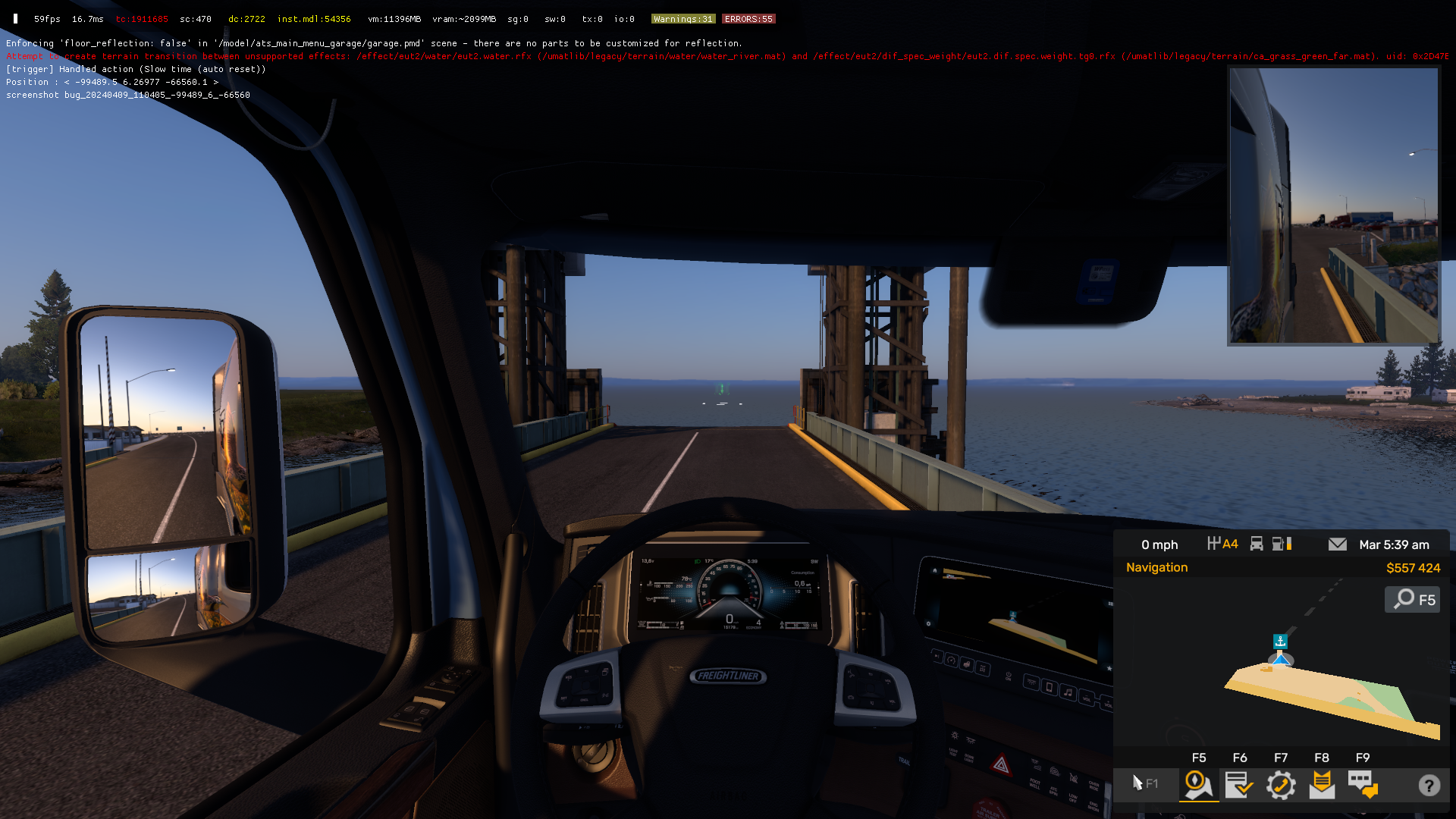Image resolution: width=1456 pixels, height=819 pixels.
Task: Open the mail panel using the F8 icon
Action: pos(1322,786)
